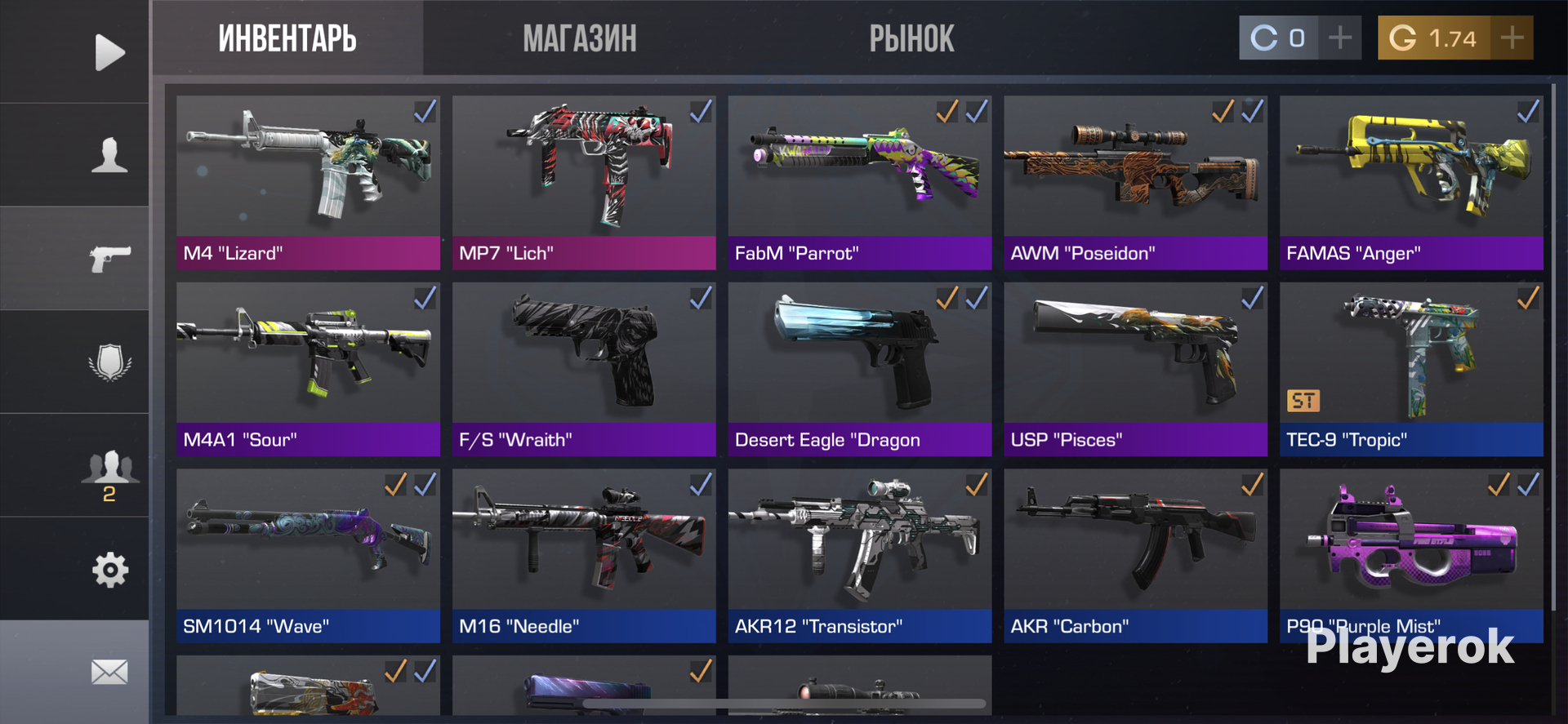Choose the TEC-9 "Tropic" skin

[x=1411, y=368]
